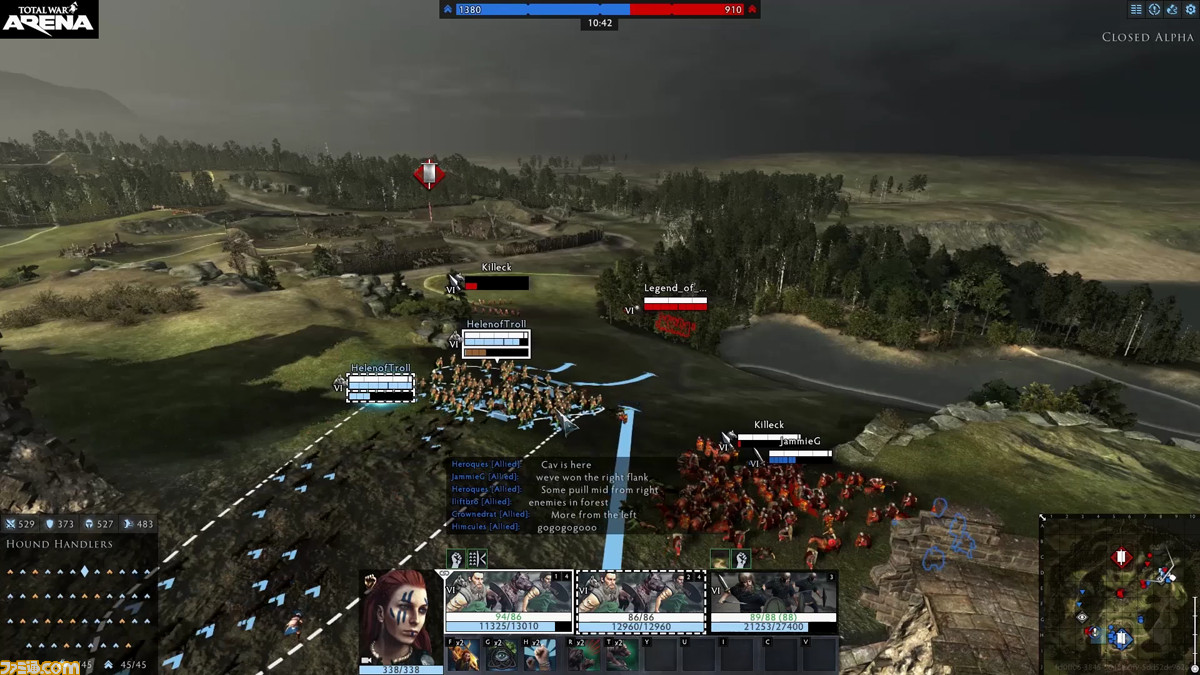Activate the eye ability on G
This screenshot has width=1200, height=675.
point(500,655)
